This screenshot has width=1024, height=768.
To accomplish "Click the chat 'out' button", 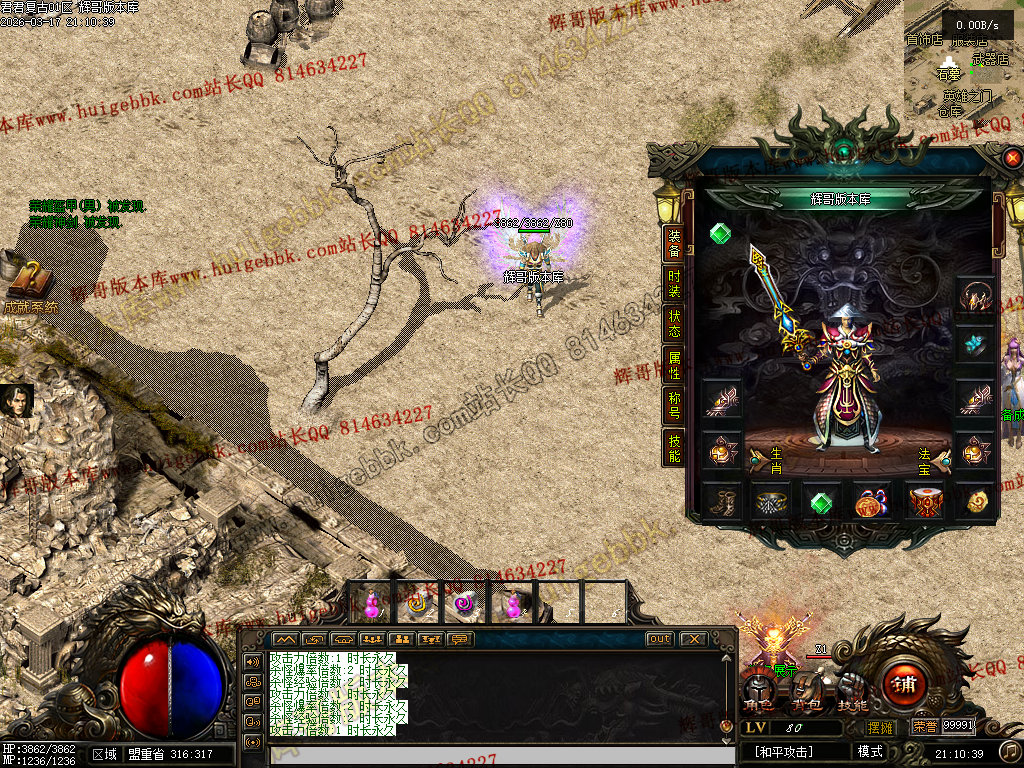I will (659, 639).
